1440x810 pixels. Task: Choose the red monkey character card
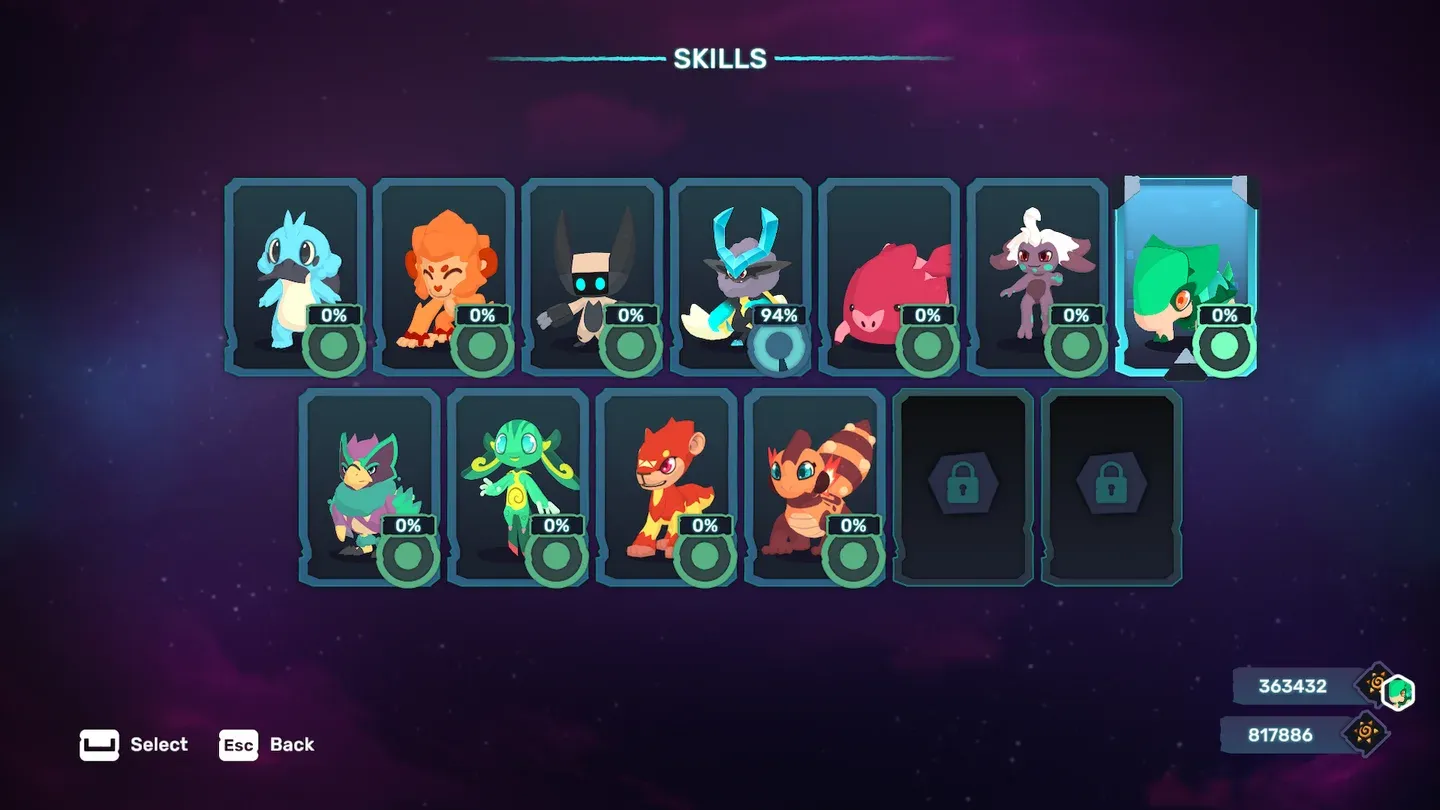click(x=666, y=486)
